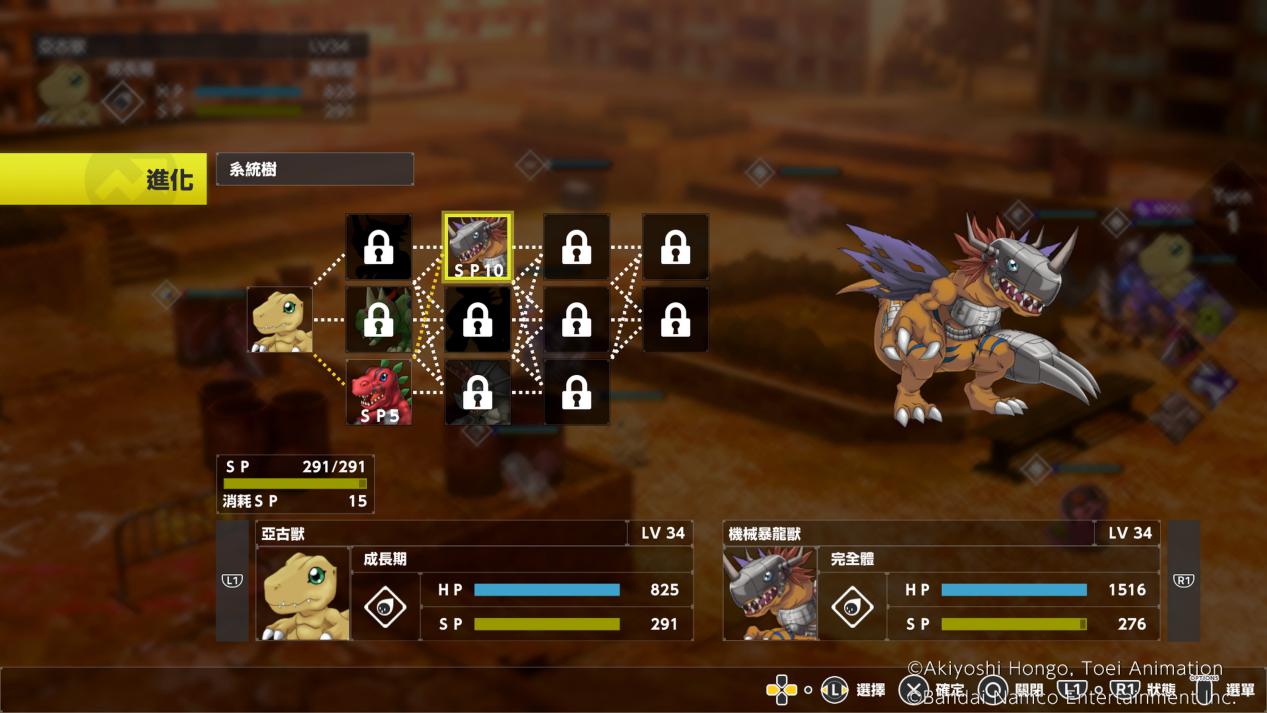Click the 亞古獸 portrait in the status panel
1267x713 pixels.
pyautogui.click(x=303, y=594)
